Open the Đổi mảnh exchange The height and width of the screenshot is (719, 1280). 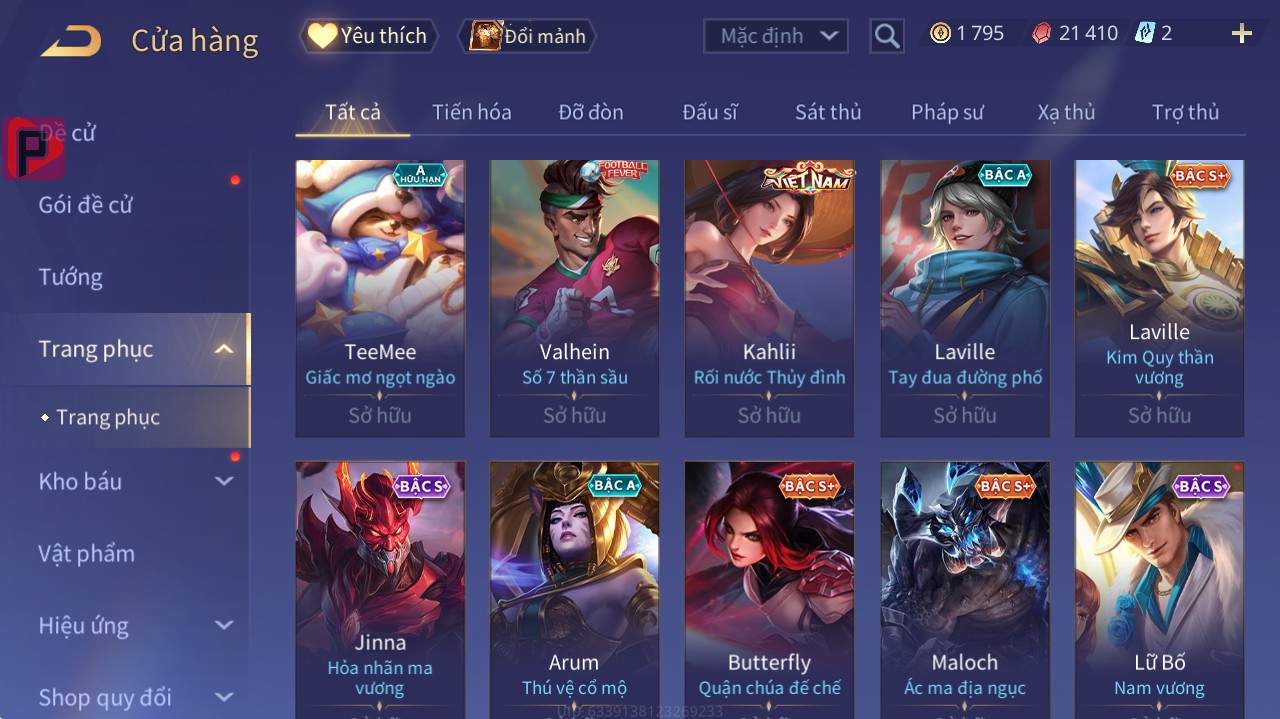click(528, 36)
